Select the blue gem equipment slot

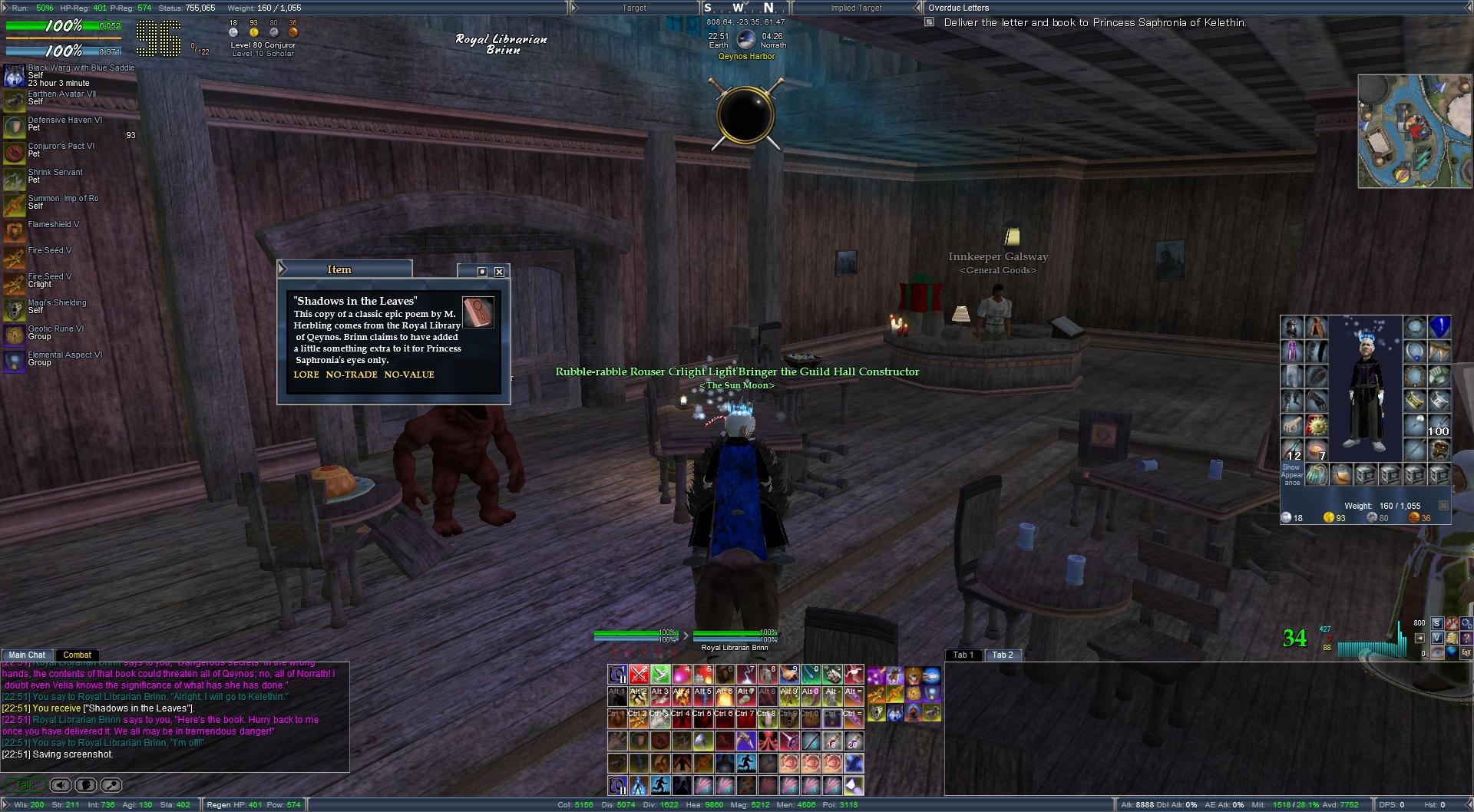(x=1439, y=327)
